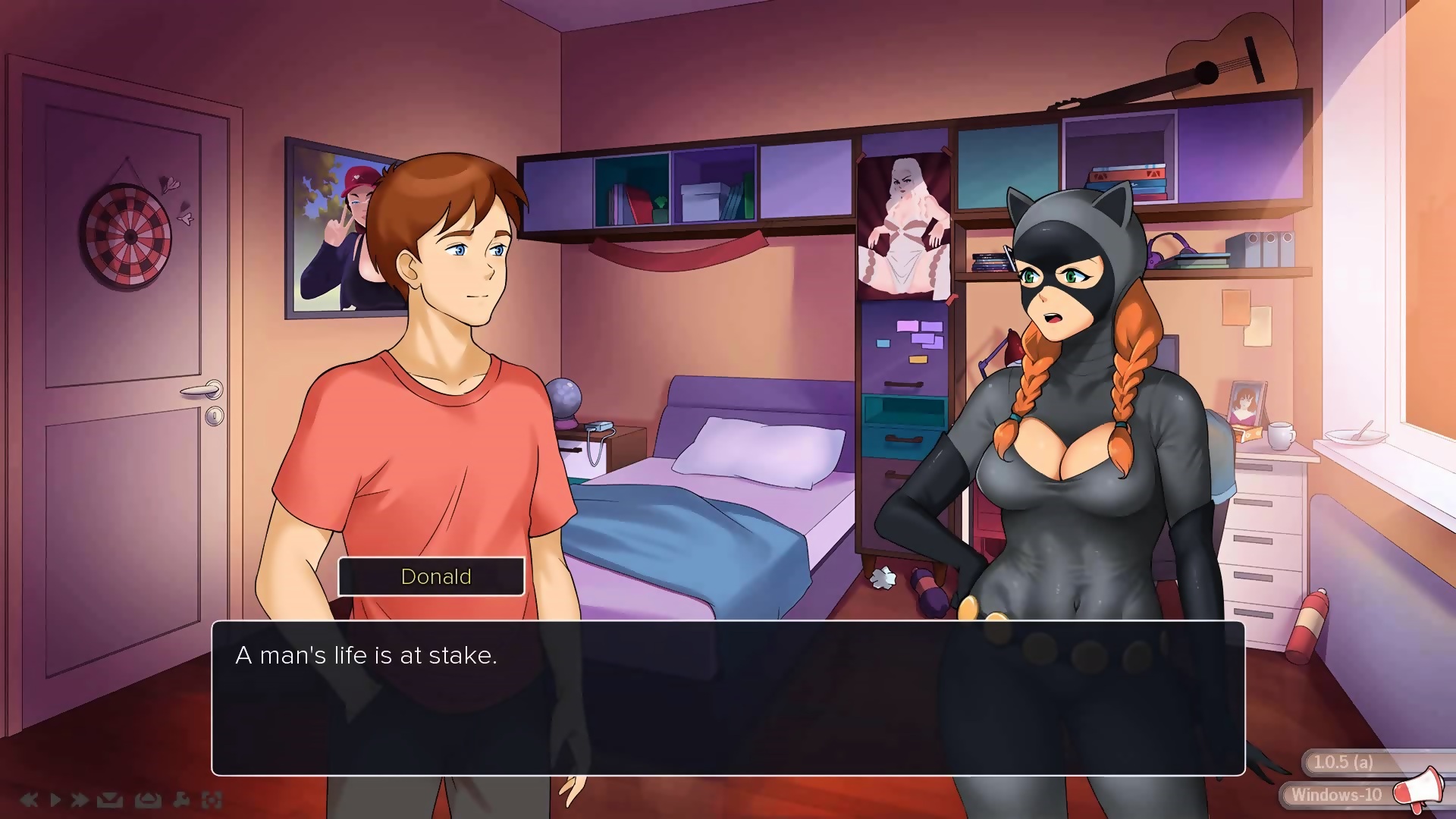Viewport: 1456px width, 819px height.
Task: Click the dialogue box to continue
Action: [728, 698]
